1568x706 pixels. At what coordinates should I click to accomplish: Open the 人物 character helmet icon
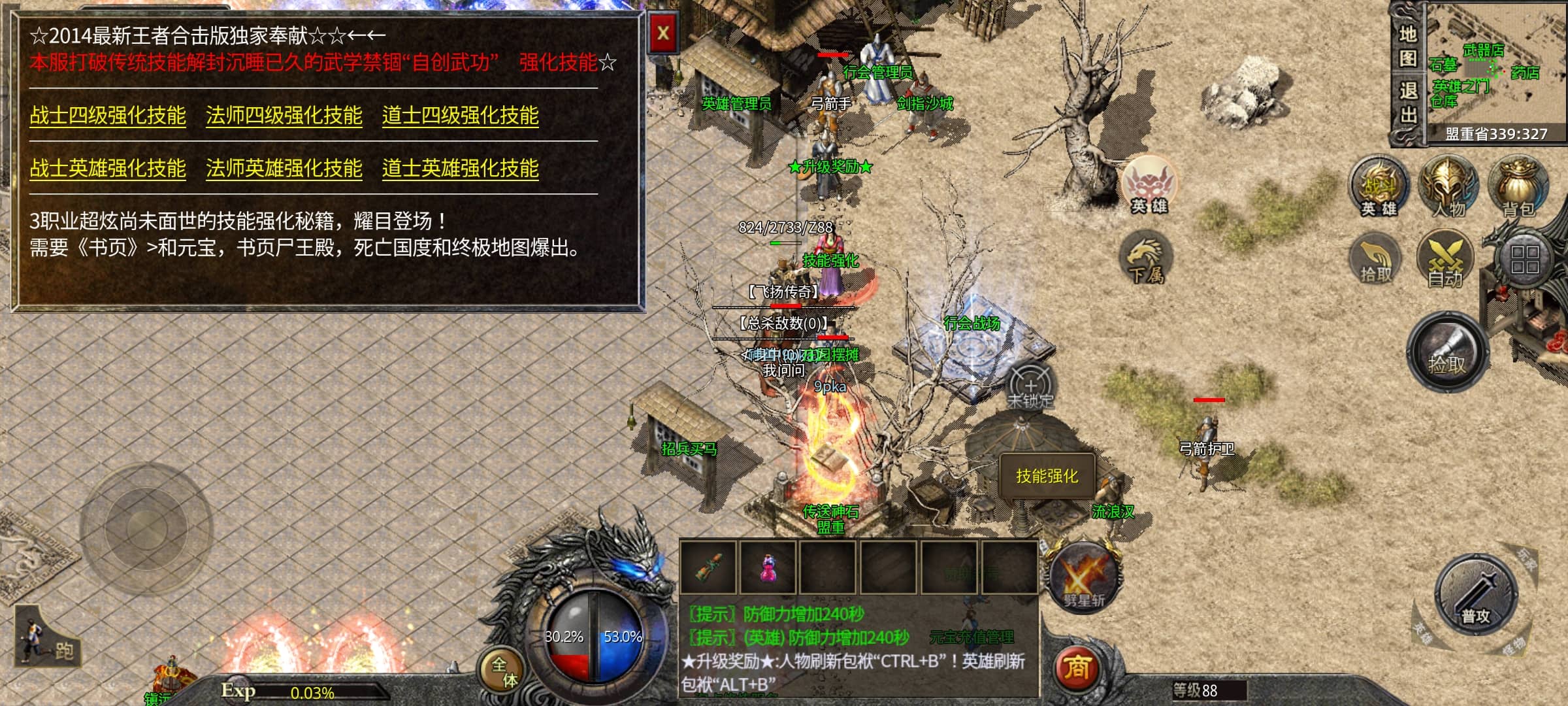(x=1448, y=186)
